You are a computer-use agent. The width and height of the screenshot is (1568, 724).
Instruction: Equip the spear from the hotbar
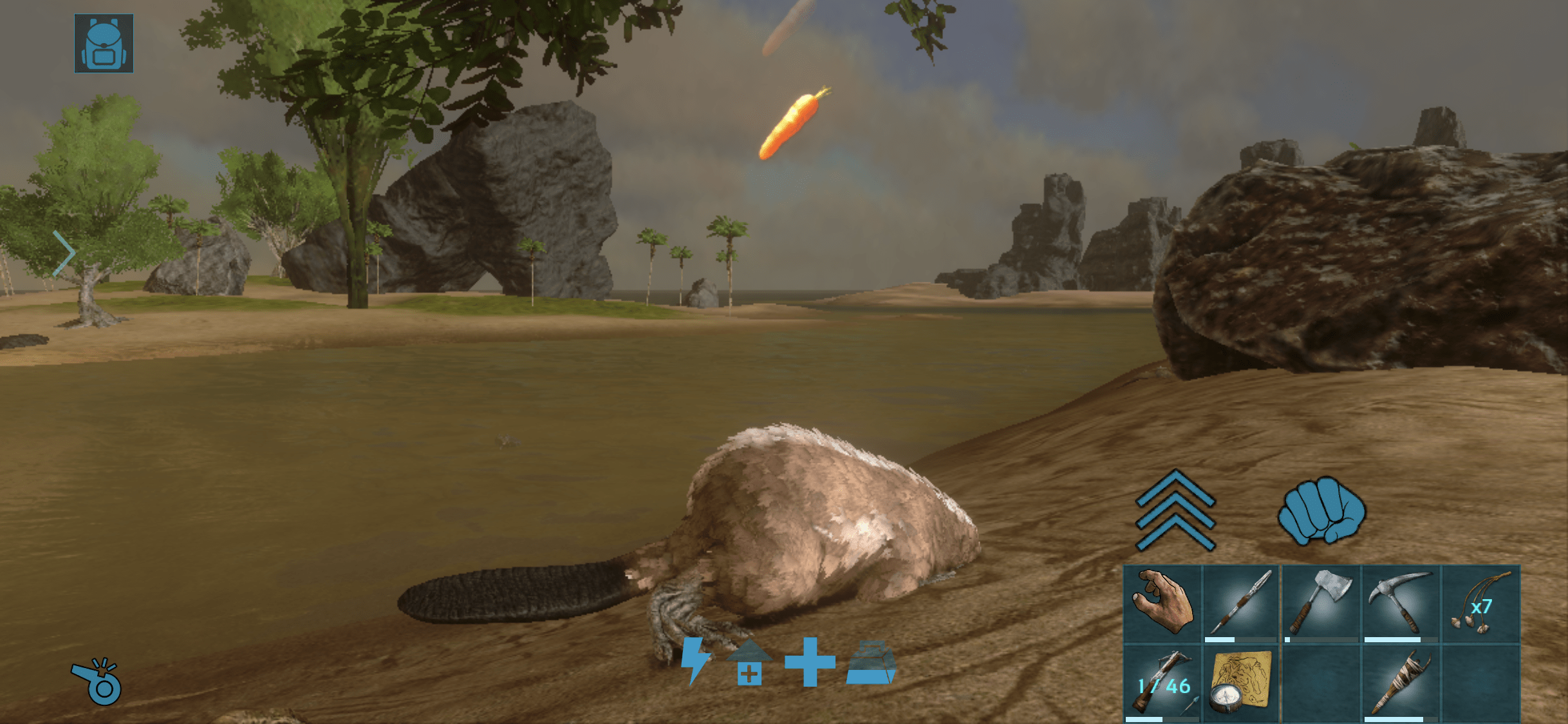pos(1241,604)
